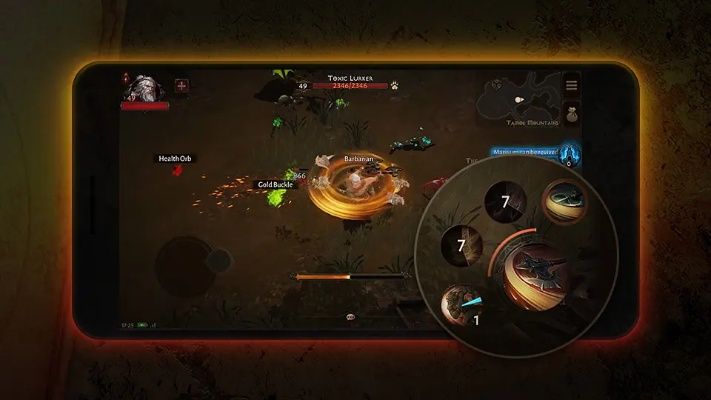
Task: Tap the paw icon beside Toxic Lurker
Action: pos(394,86)
